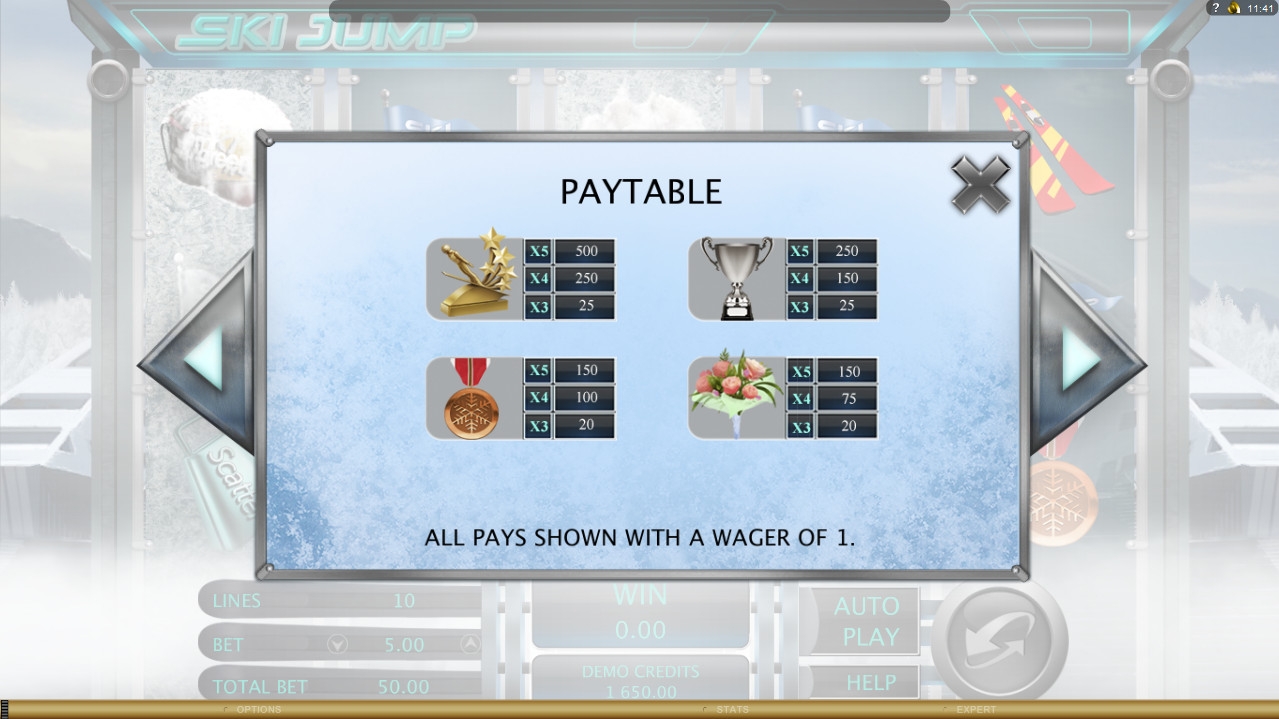1279x719 pixels.
Task: Decrease the bet amount
Action: 338,645
